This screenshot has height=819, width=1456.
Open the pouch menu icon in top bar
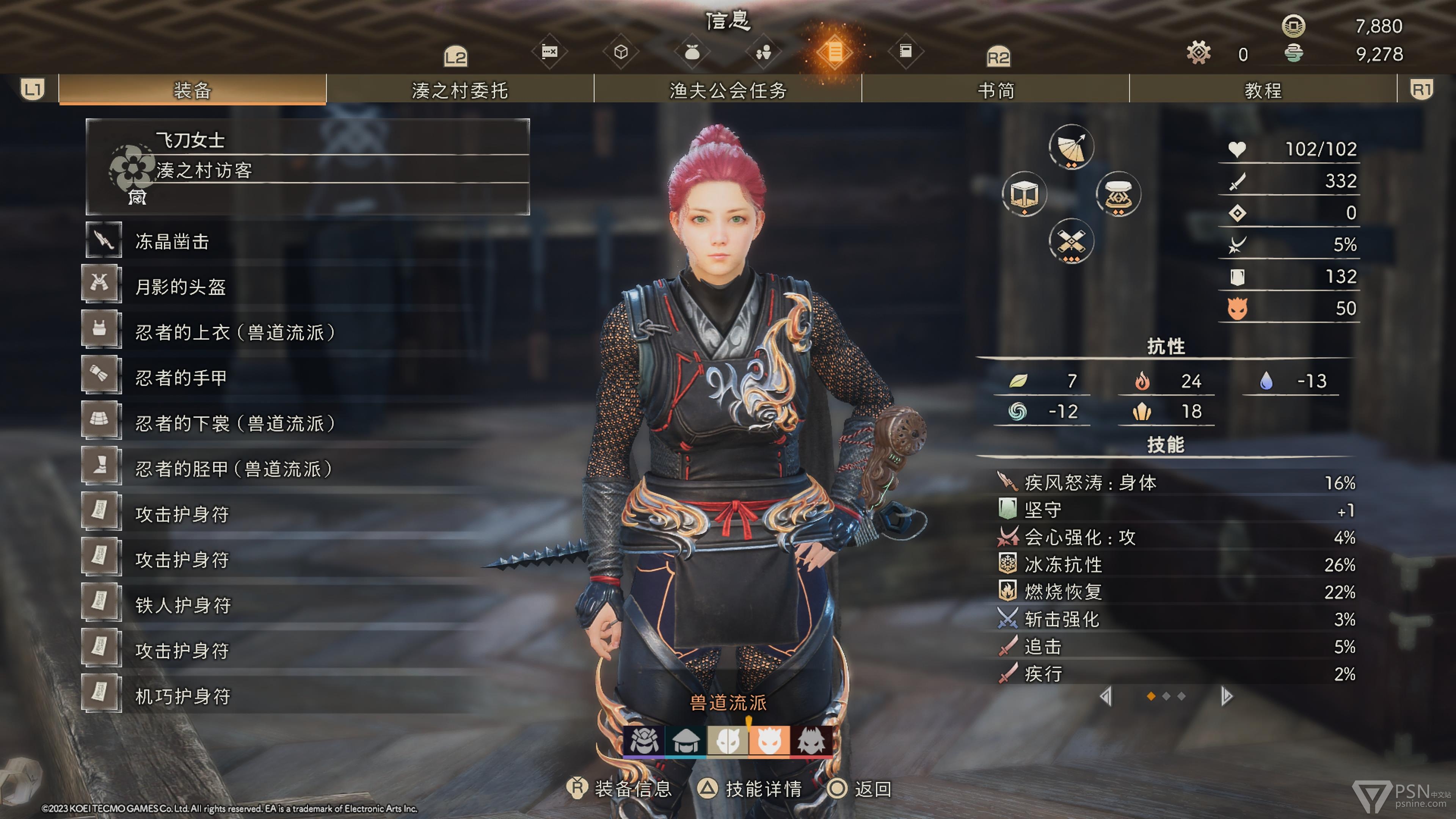(x=692, y=53)
